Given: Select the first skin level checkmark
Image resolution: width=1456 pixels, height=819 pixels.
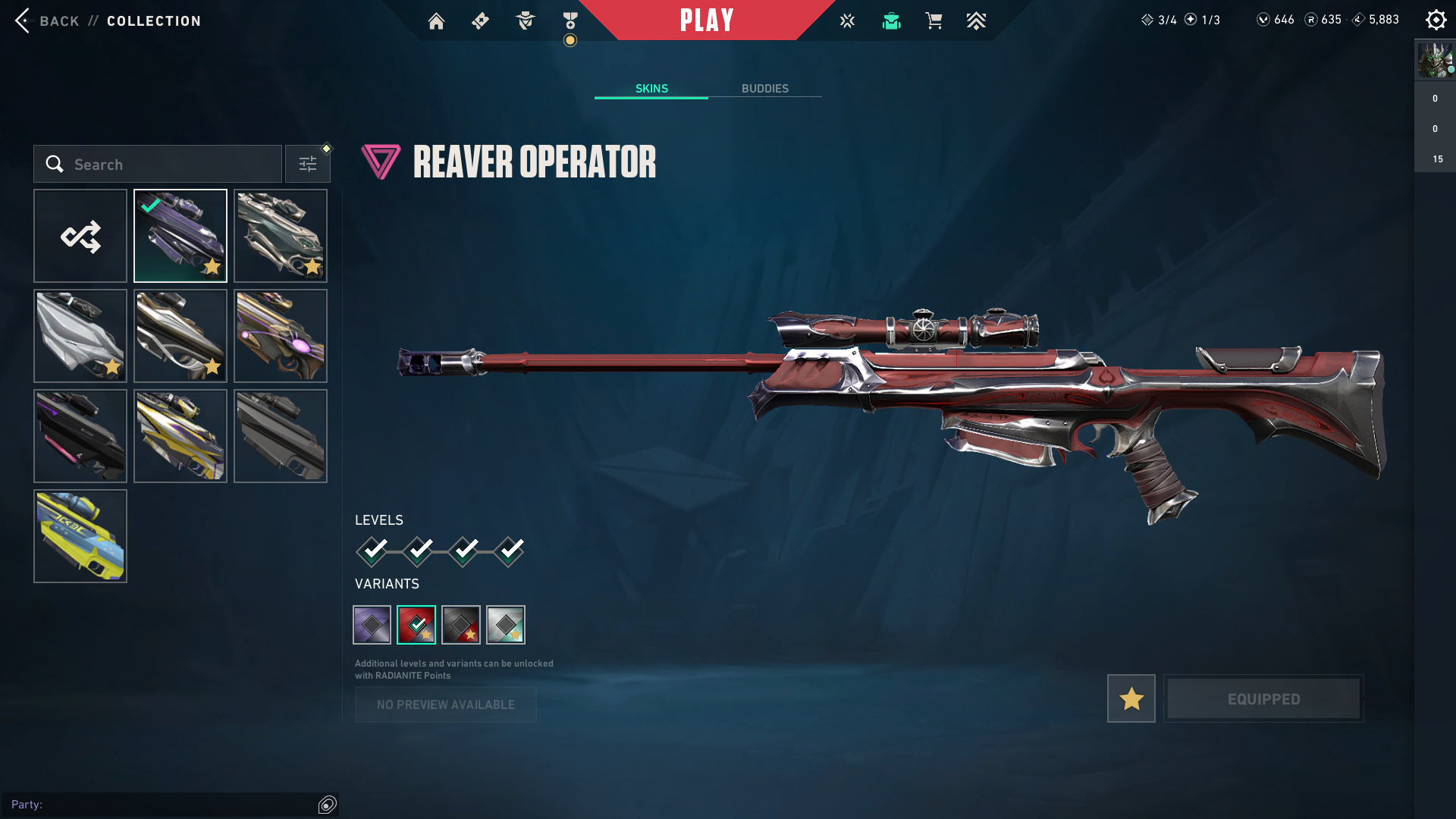Looking at the screenshot, I should (x=372, y=551).
